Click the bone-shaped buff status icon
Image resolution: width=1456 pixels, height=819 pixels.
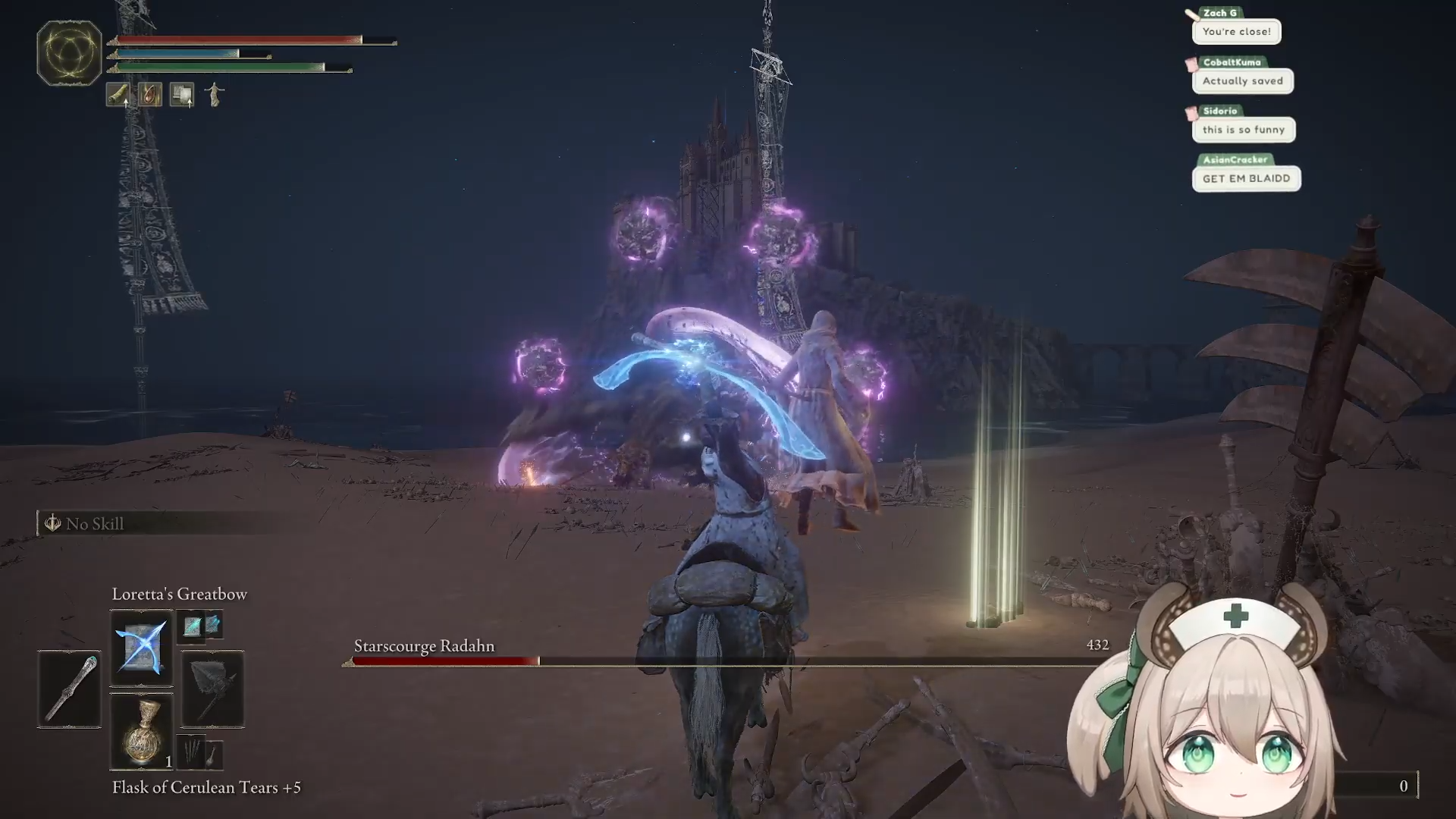coord(118,95)
